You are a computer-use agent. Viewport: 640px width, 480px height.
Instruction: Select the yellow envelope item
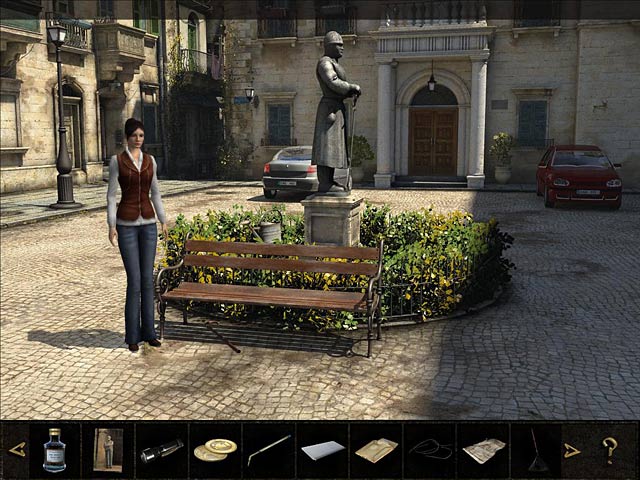click(x=376, y=450)
